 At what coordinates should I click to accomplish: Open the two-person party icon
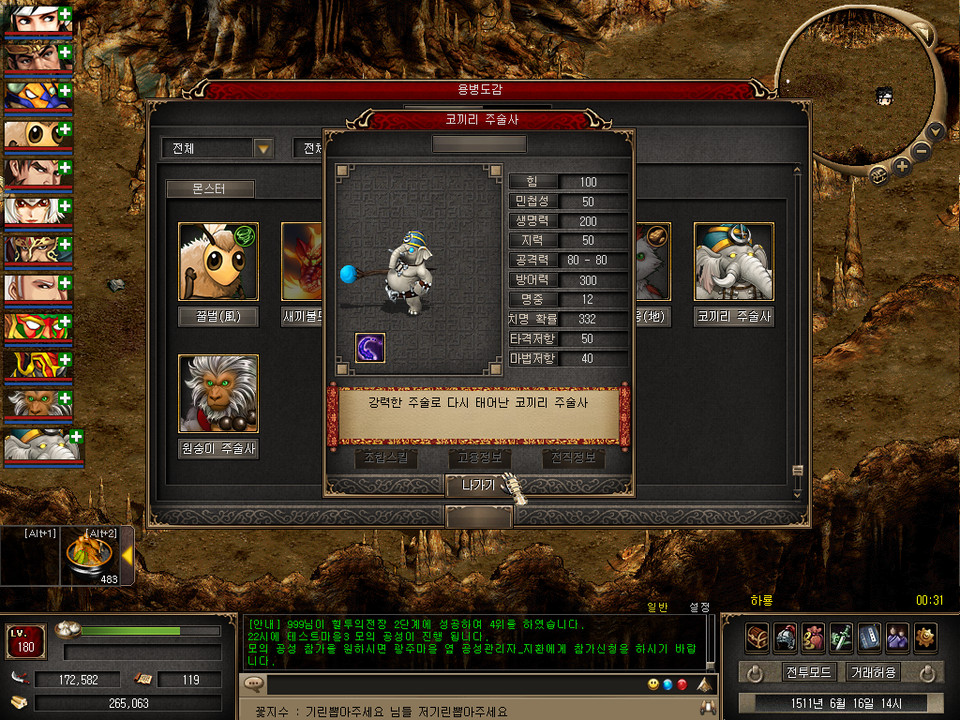(897, 636)
